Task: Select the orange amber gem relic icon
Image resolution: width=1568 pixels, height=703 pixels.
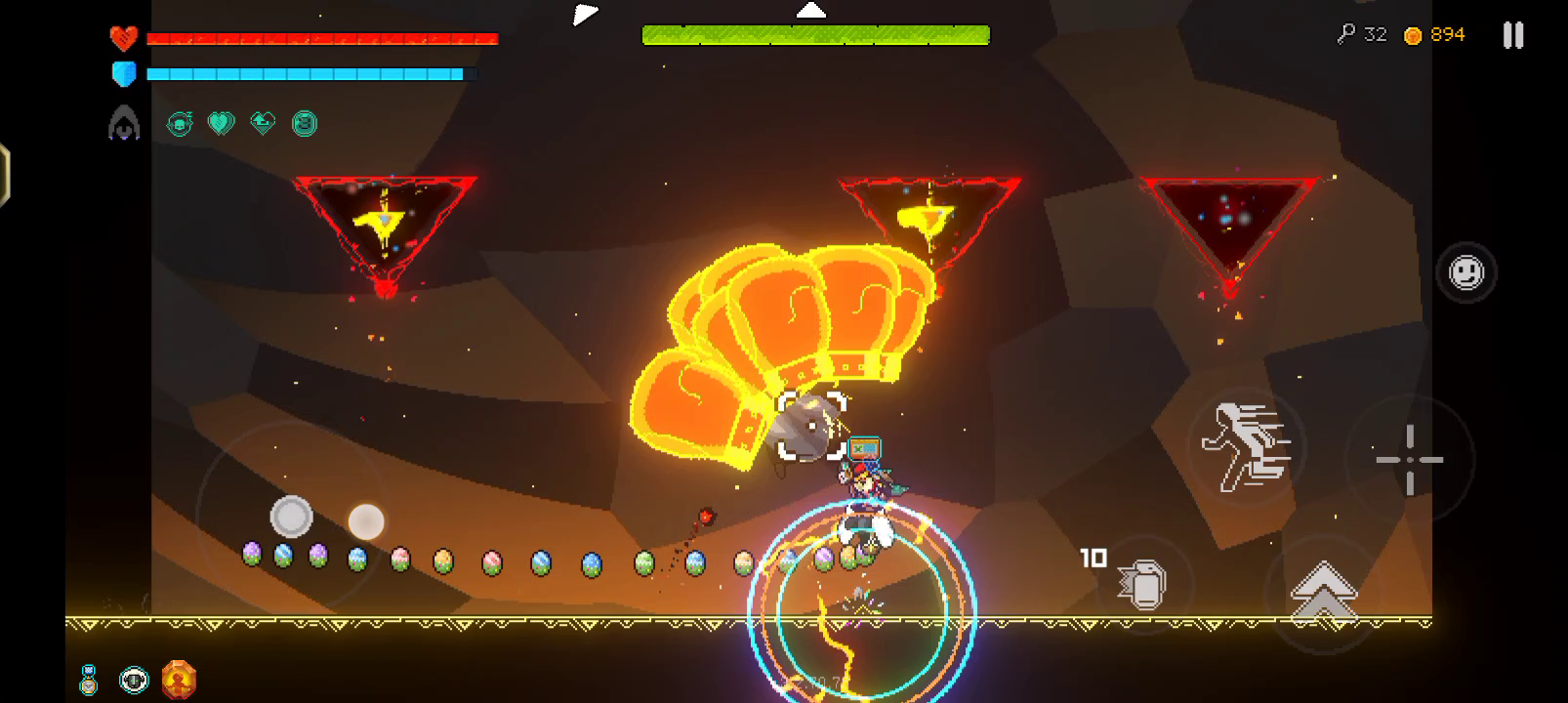Action: [x=179, y=680]
